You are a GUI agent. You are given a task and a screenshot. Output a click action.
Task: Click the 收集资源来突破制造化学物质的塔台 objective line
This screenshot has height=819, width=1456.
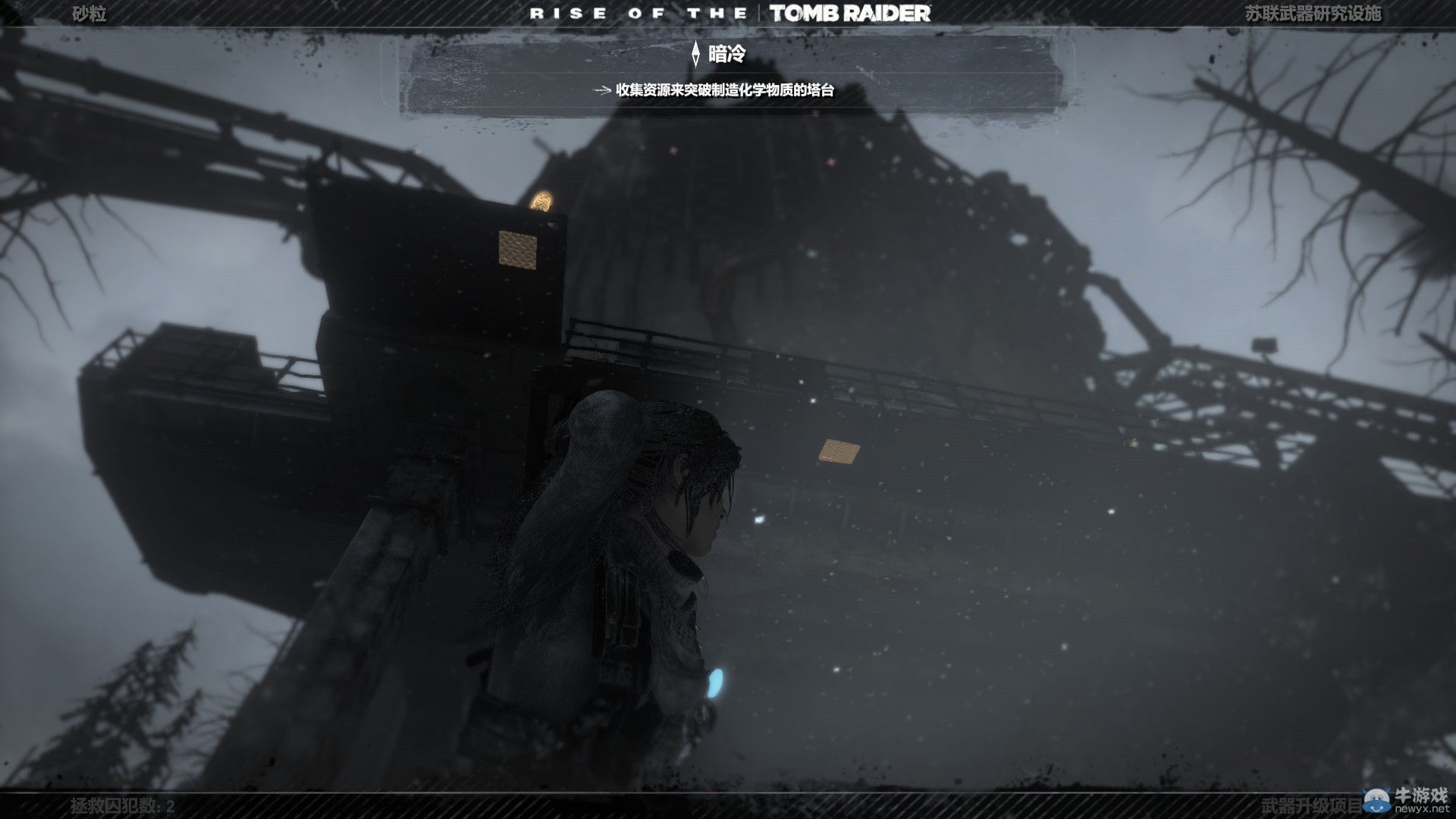pos(724,90)
